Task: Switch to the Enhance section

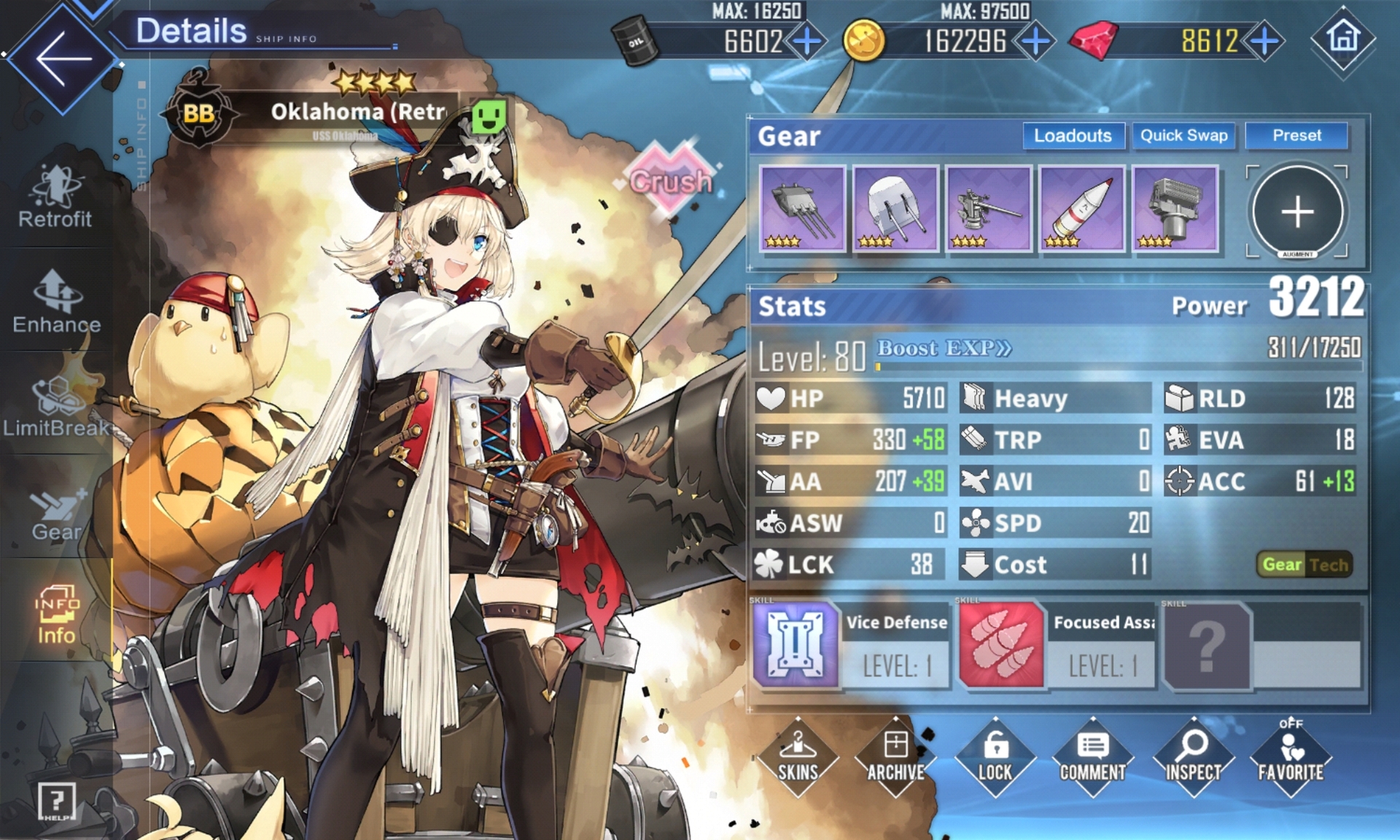Action: pos(57,303)
